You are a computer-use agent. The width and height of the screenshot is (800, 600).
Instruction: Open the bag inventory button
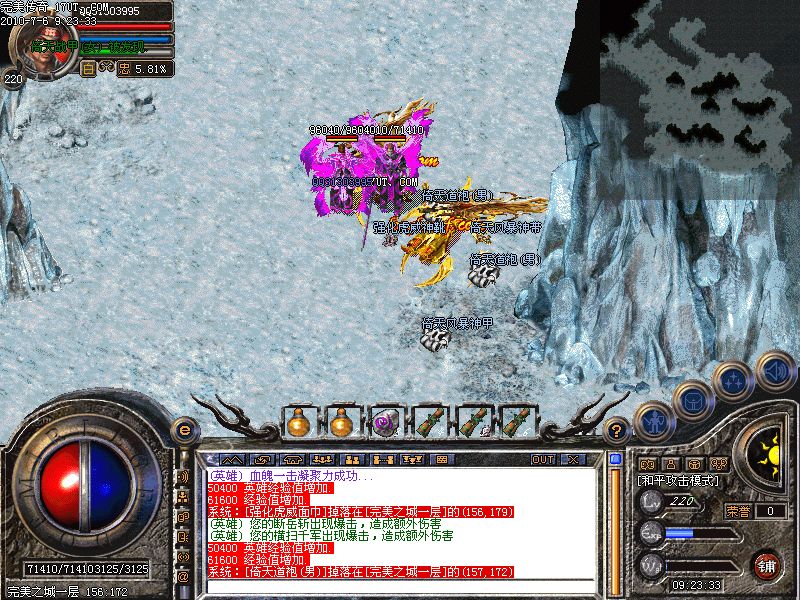(x=692, y=400)
